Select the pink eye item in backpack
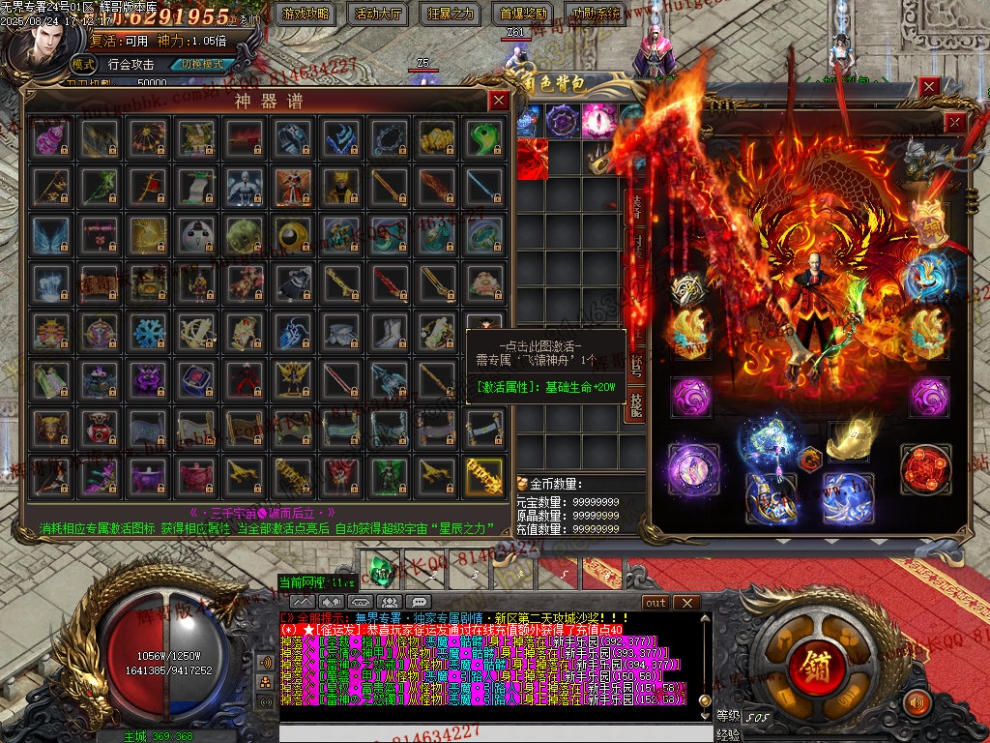 pyautogui.click(x=599, y=120)
